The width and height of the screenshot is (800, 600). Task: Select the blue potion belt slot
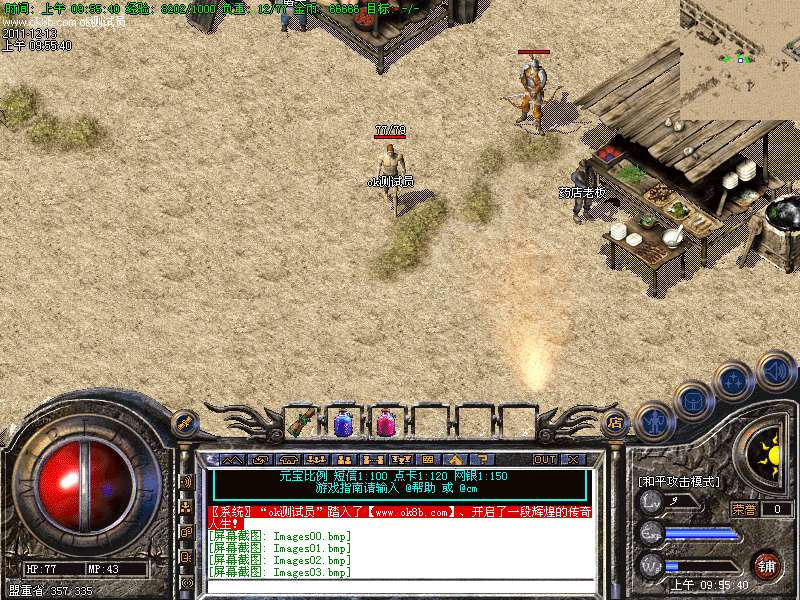[x=343, y=423]
